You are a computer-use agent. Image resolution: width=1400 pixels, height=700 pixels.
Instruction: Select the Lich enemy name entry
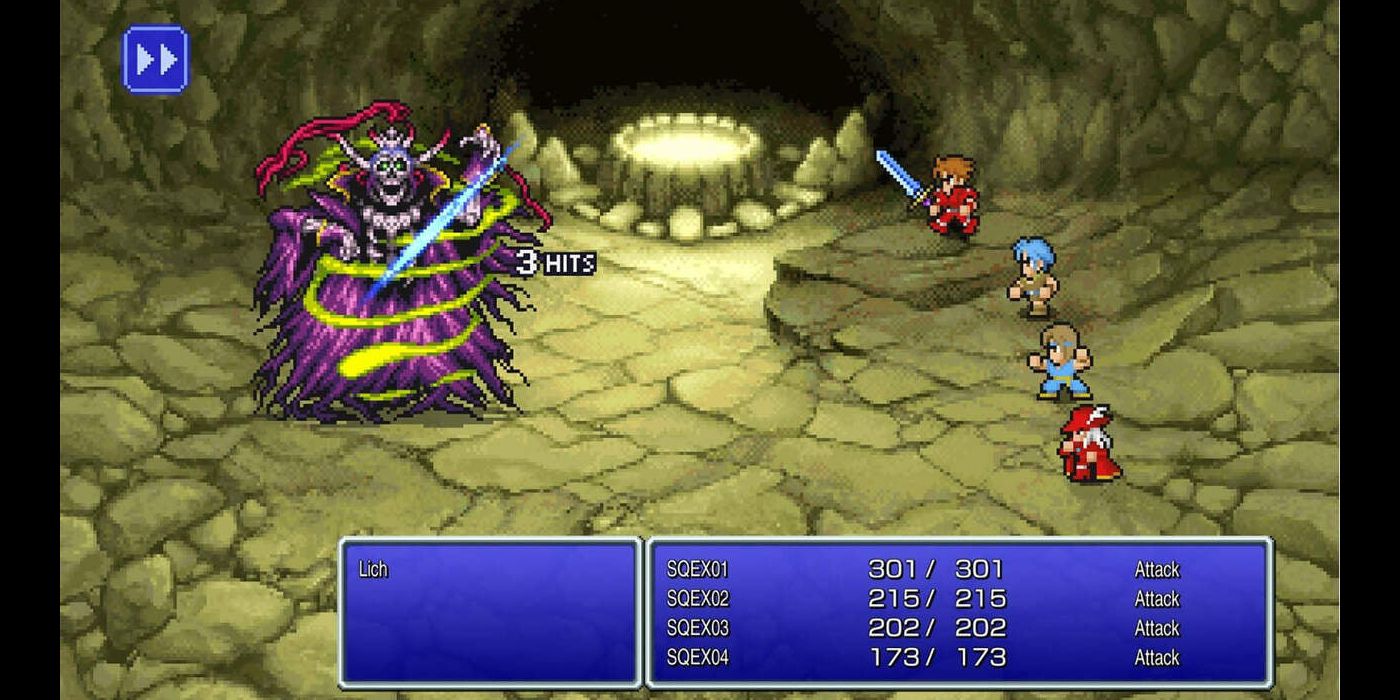coord(373,570)
